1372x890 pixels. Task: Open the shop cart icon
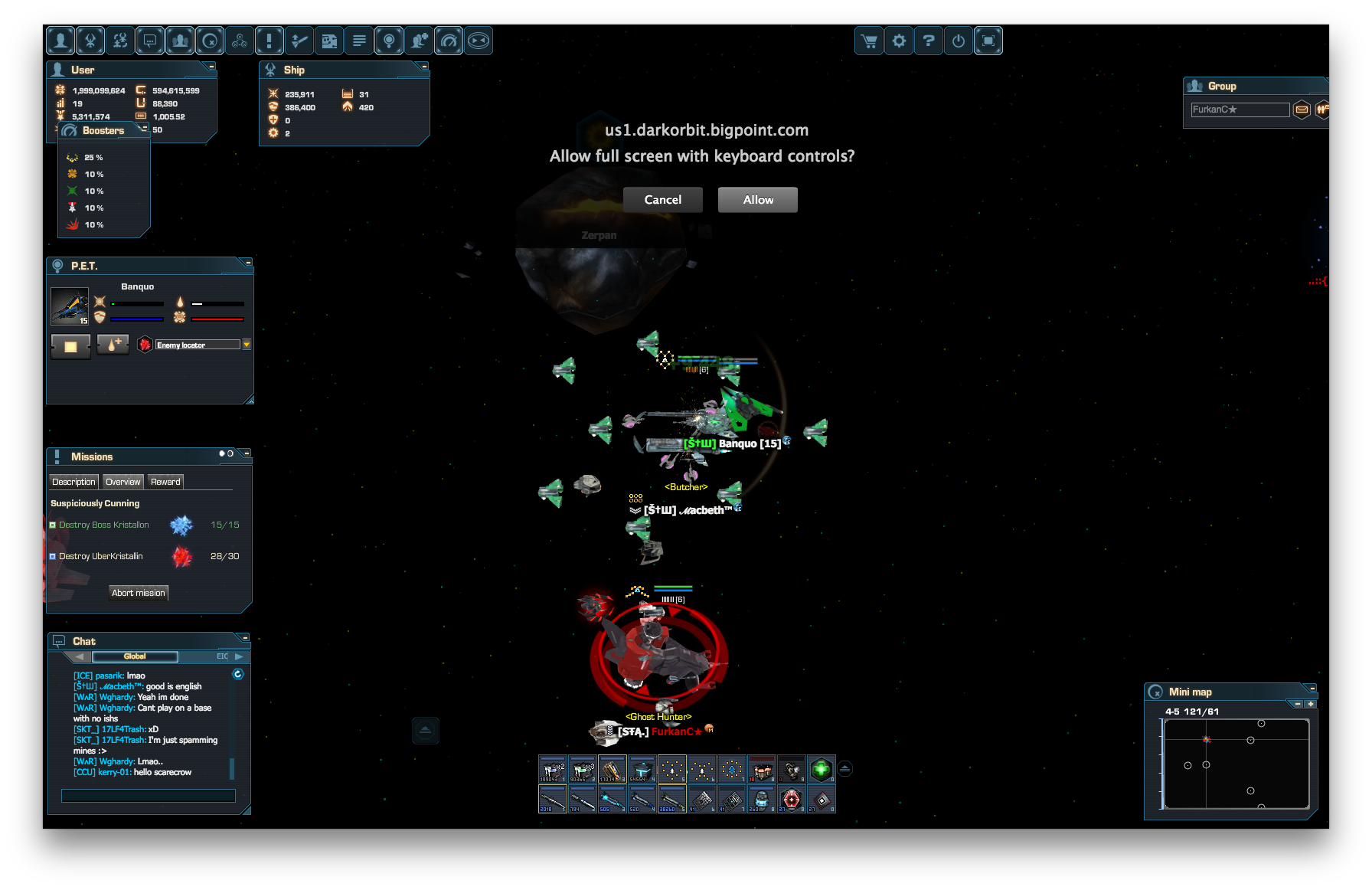tap(869, 41)
